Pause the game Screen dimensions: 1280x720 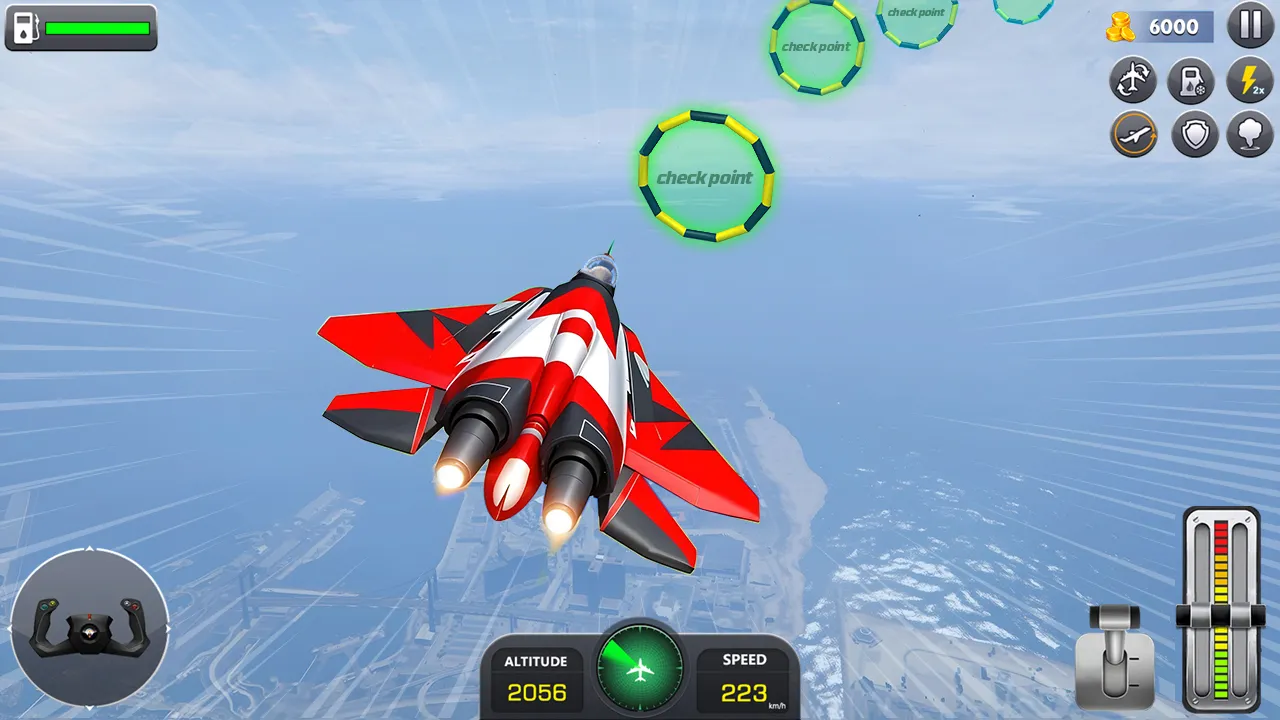click(x=1250, y=26)
